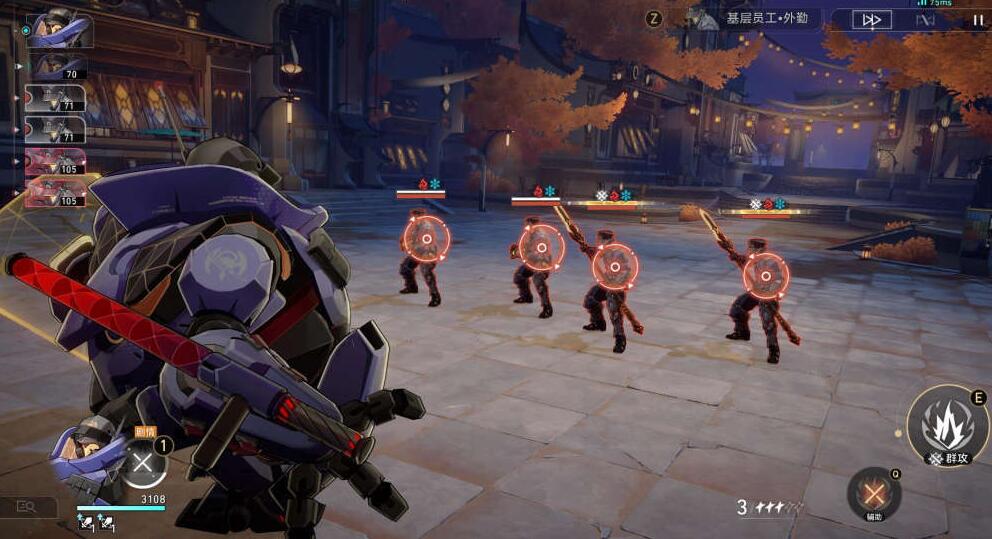992x539 pixels.
Task: Select the current actor's turn-order portrait
Action: (x=59, y=30)
